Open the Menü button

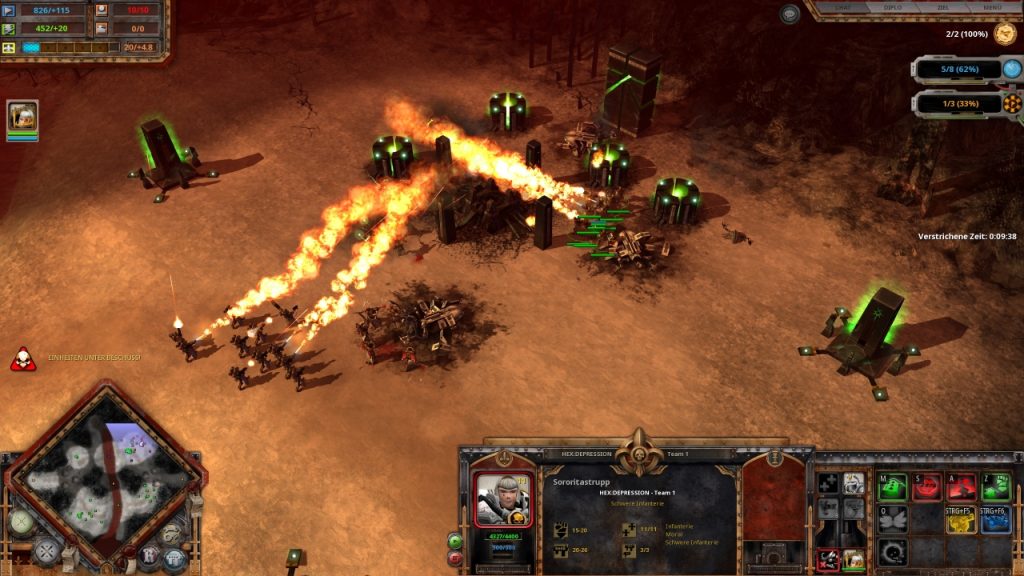pos(991,8)
